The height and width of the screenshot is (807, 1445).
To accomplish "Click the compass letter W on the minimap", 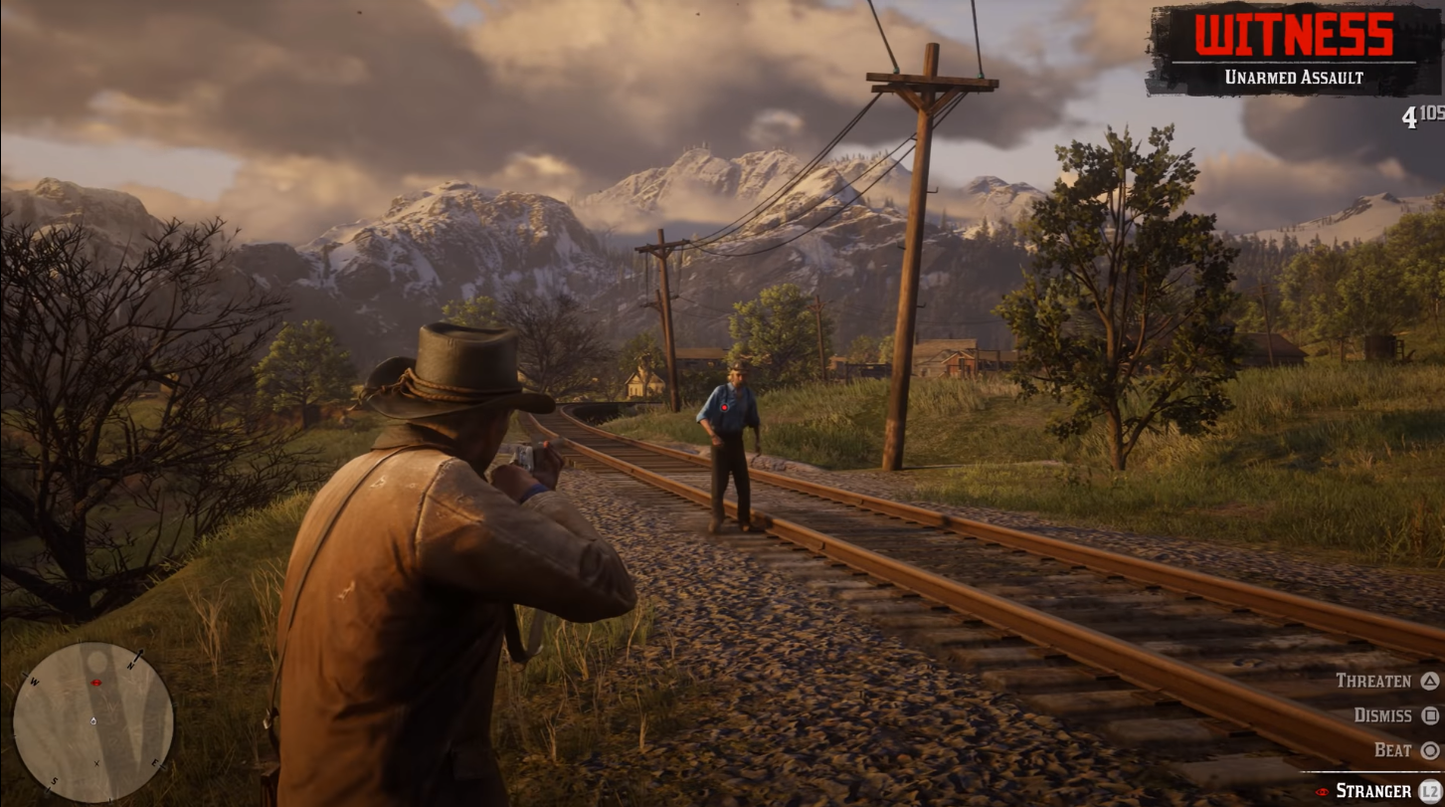I will click(34, 682).
